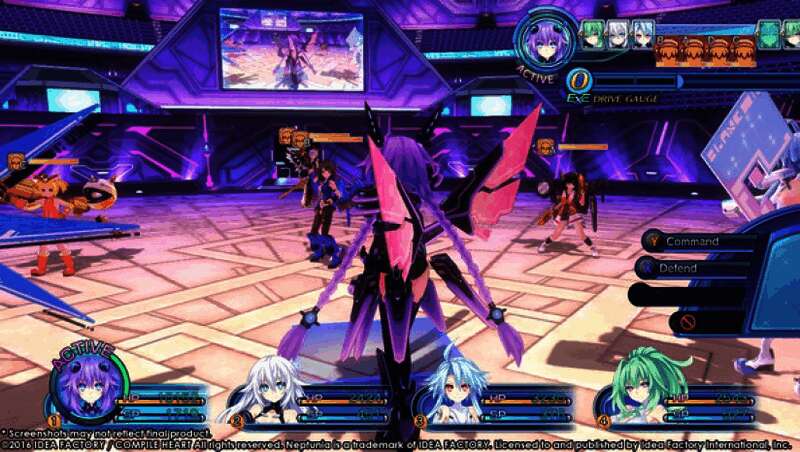Click the disabled prohibited-symbol menu option
This screenshot has height=452, width=800.
pyautogui.click(x=688, y=322)
